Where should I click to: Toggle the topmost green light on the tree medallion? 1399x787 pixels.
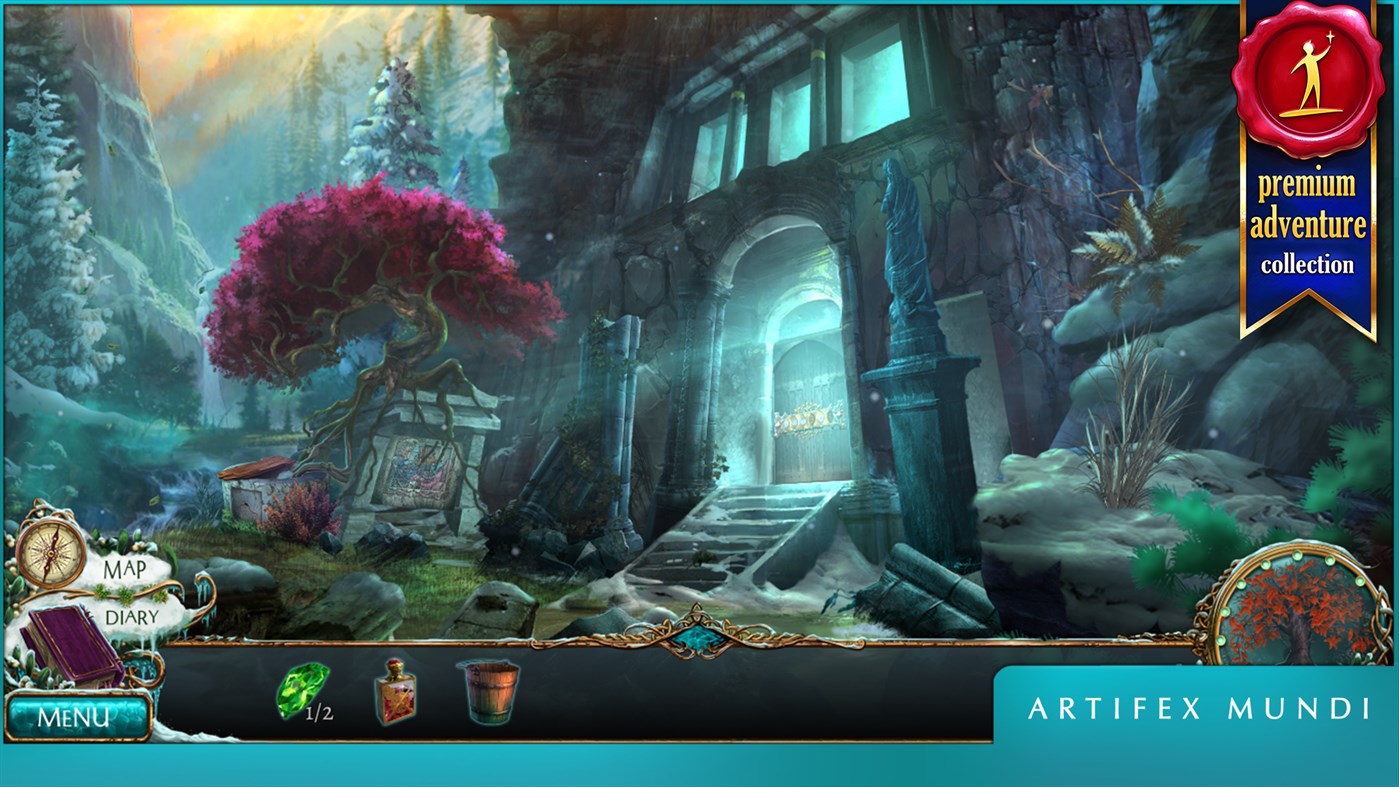tap(1297, 555)
